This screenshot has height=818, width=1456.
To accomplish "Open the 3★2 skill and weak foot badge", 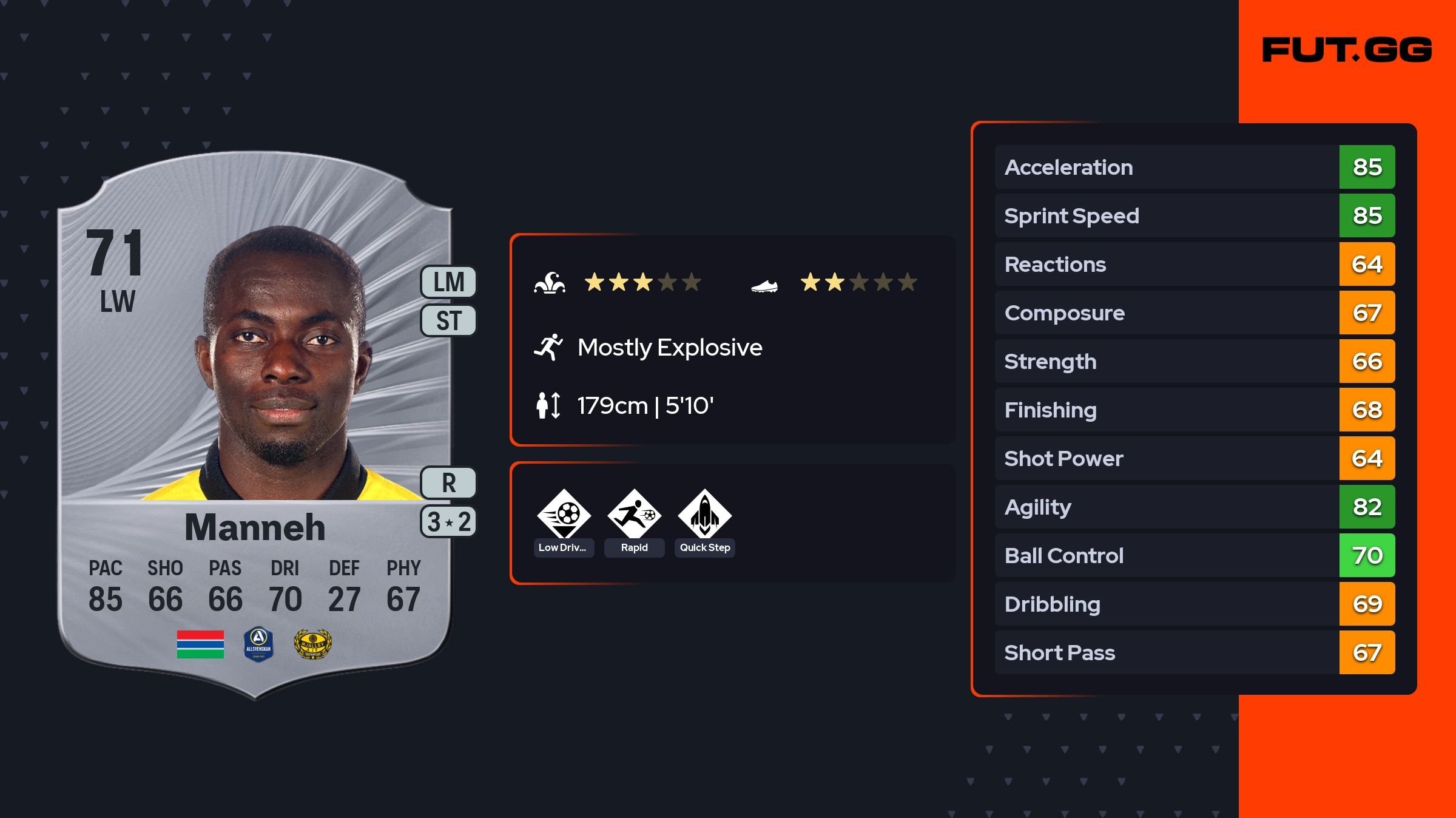I will 449,522.
